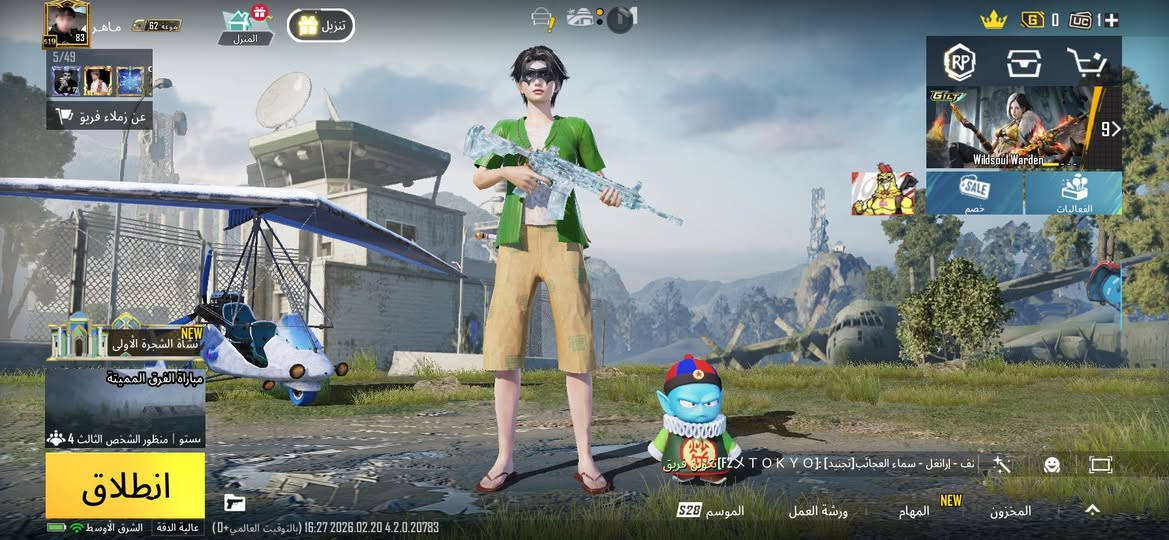Open the الفعاليات events tile
The height and width of the screenshot is (540, 1169).
pyautogui.click(x=1074, y=192)
